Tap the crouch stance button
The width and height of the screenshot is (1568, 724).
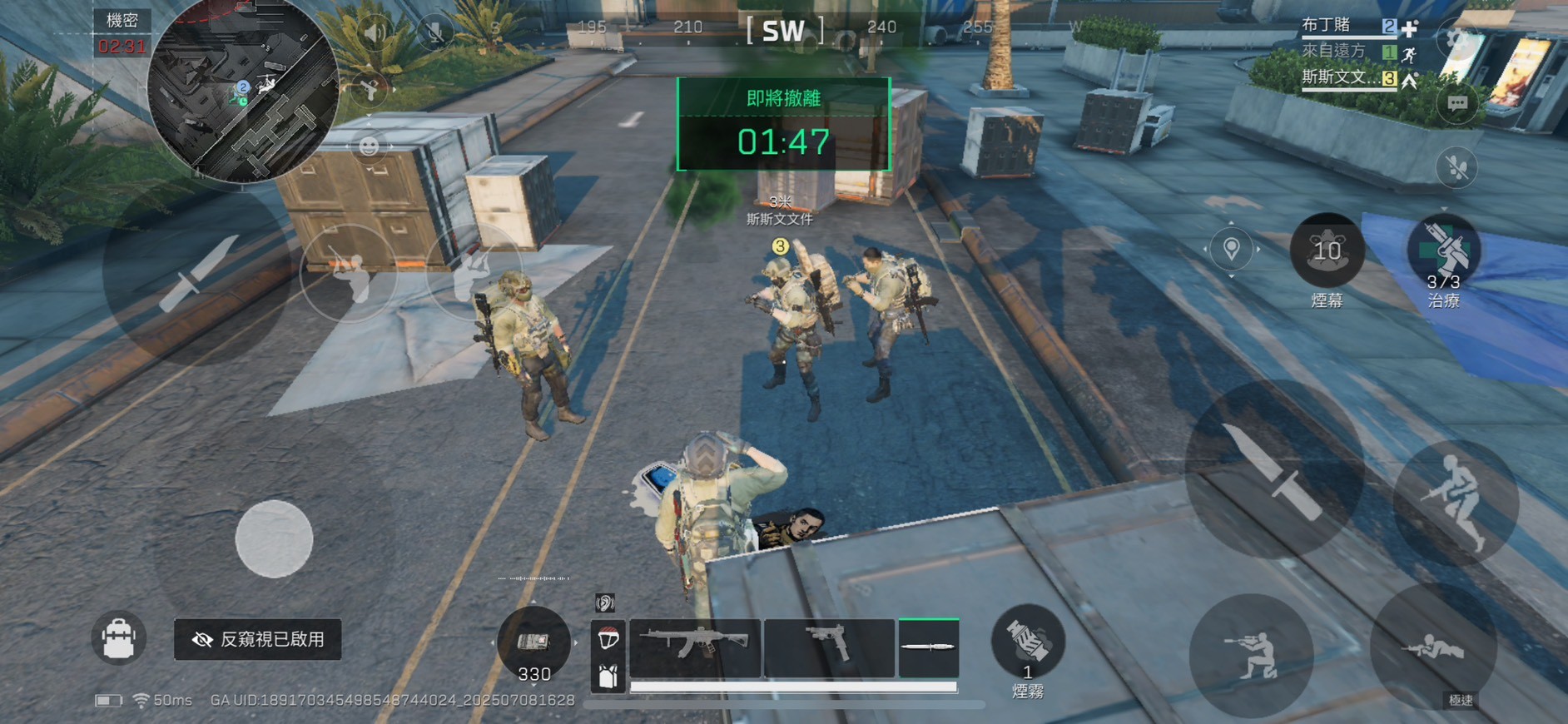click(1251, 655)
